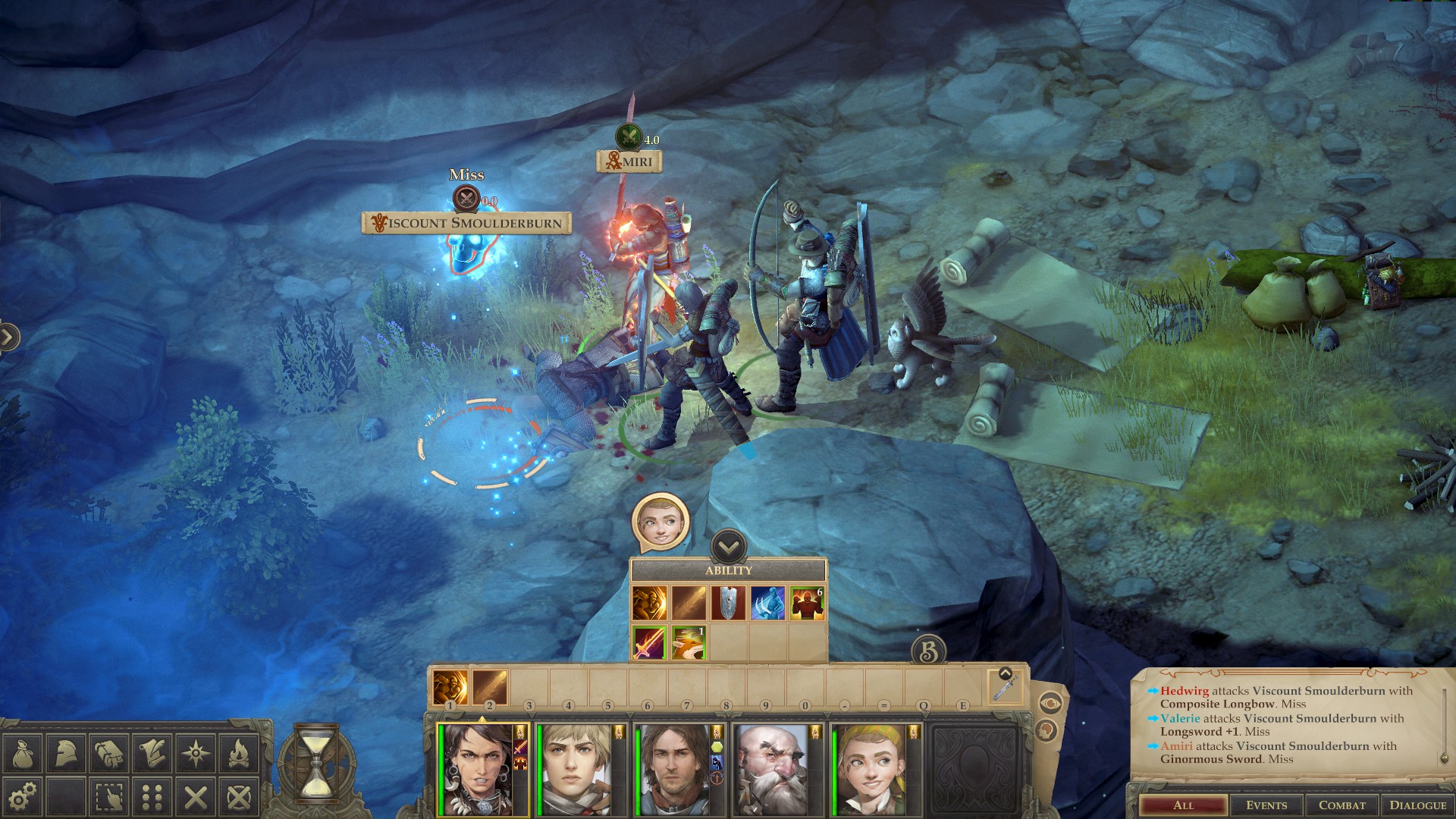Open the Spellbook icon
This screenshot has height=819, width=1456.
pos(109,752)
